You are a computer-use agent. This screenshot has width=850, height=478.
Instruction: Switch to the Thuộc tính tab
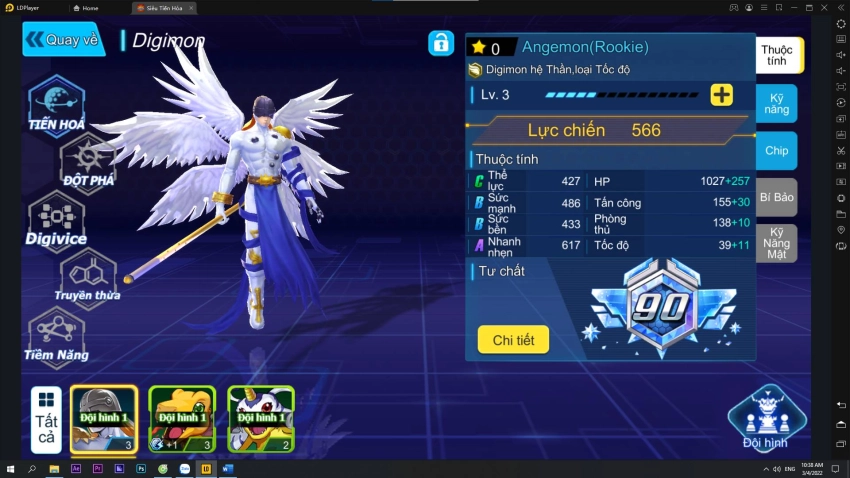[777, 55]
